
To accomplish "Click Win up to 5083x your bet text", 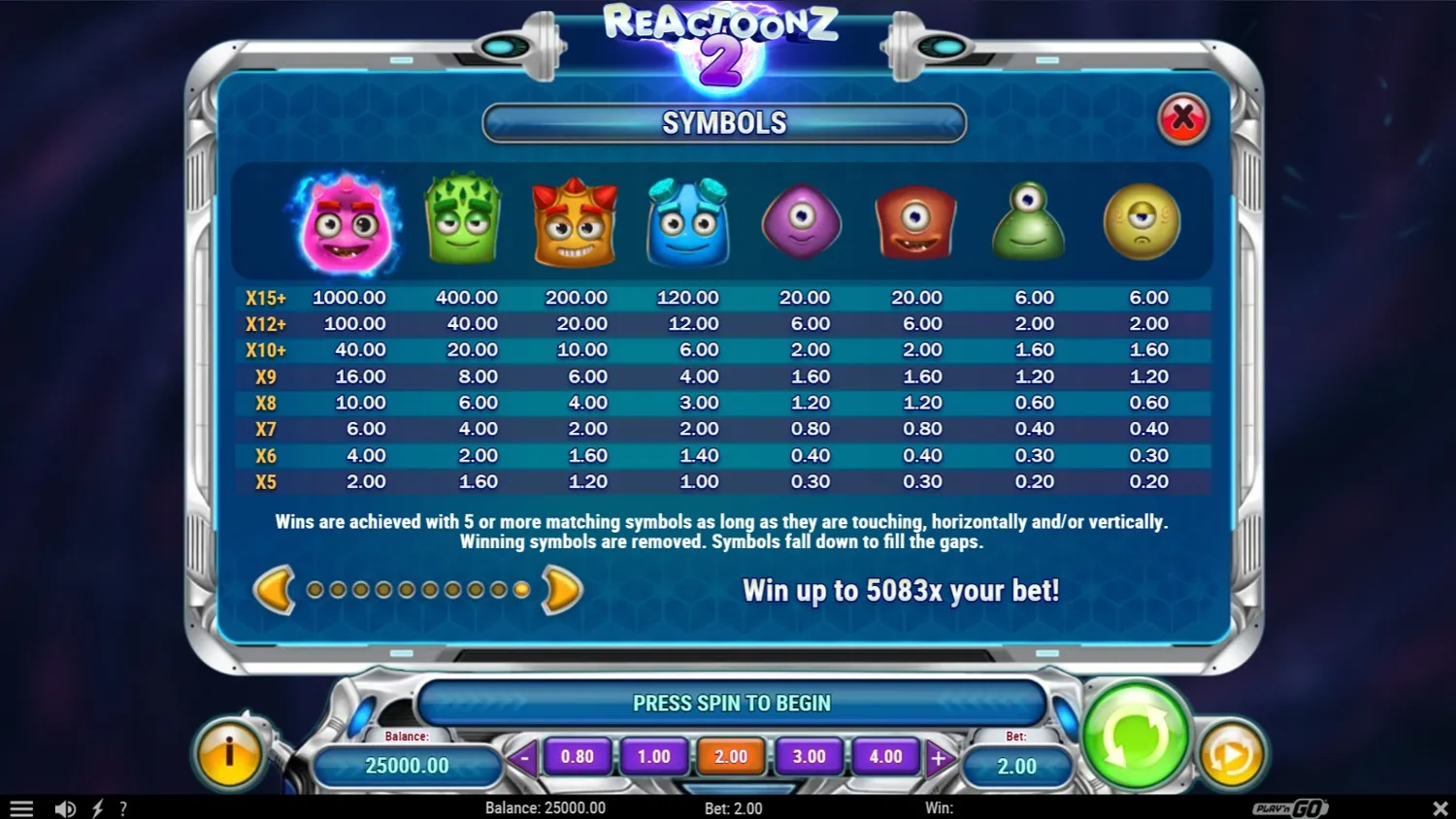I will tap(902, 590).
